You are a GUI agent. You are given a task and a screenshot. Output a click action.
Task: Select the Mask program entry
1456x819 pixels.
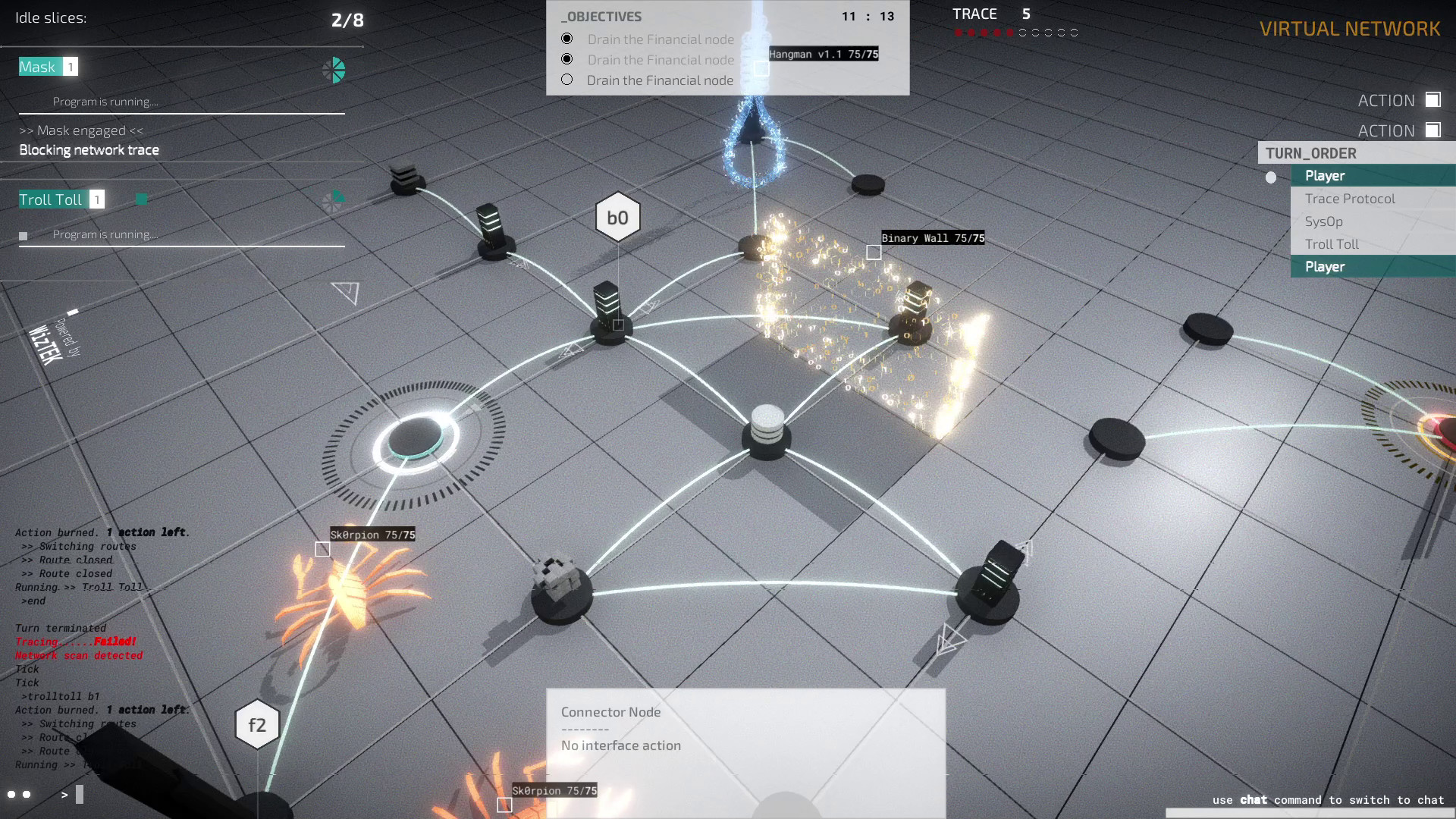[37, 67]
